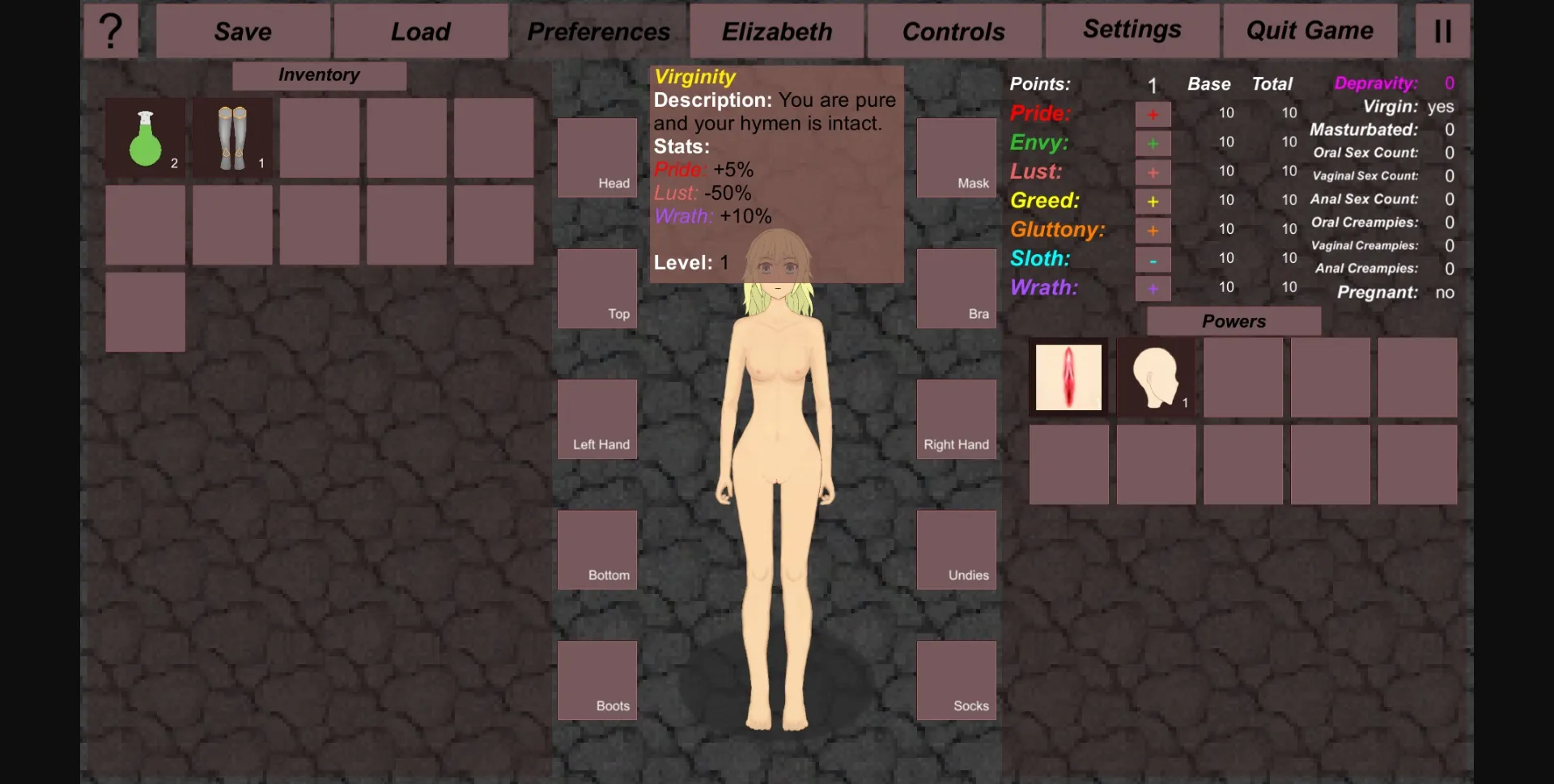Open the Controls screen
The width and height of the screenshot is (1554, 784).
pyautogui.click(x=953, y=31)
